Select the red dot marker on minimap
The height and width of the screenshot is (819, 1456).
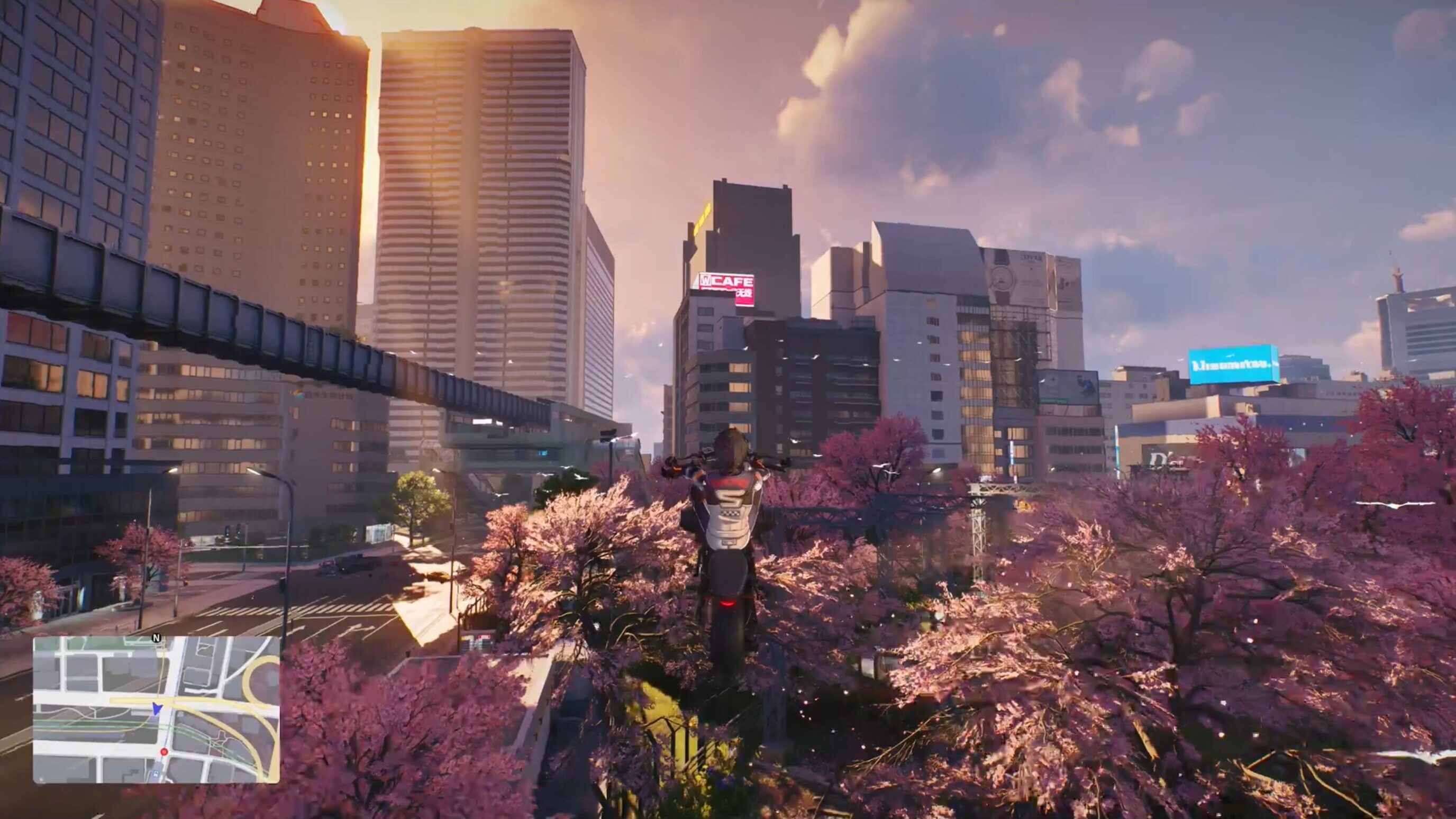164,752
